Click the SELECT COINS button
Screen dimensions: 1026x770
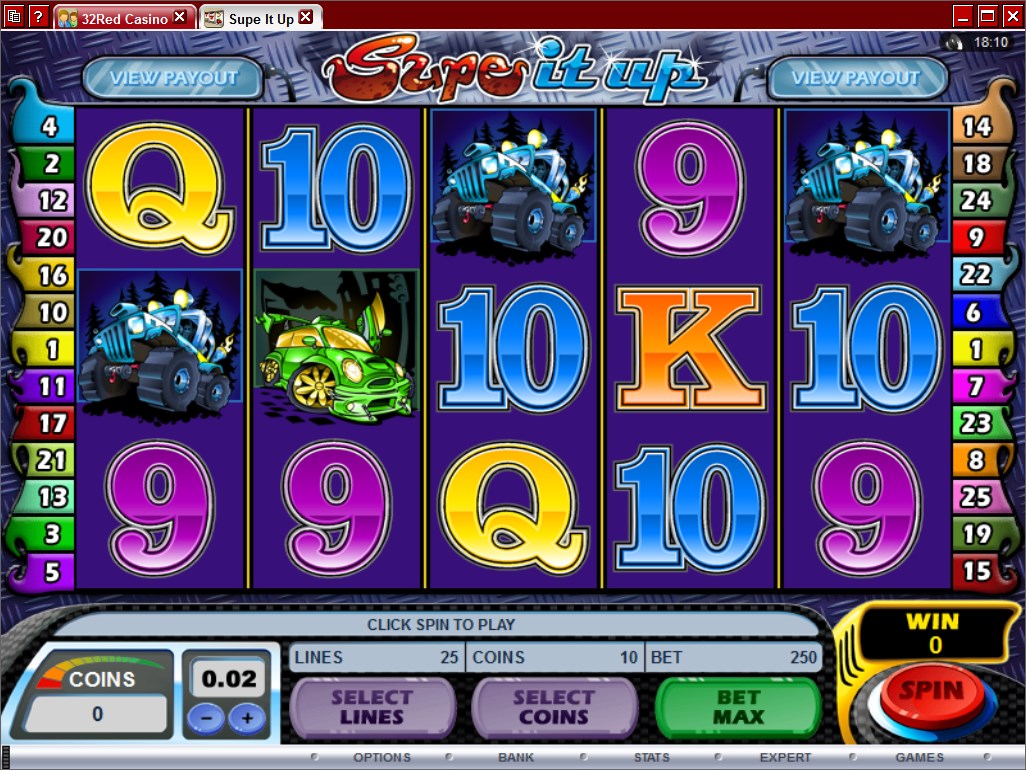(554, 708)
